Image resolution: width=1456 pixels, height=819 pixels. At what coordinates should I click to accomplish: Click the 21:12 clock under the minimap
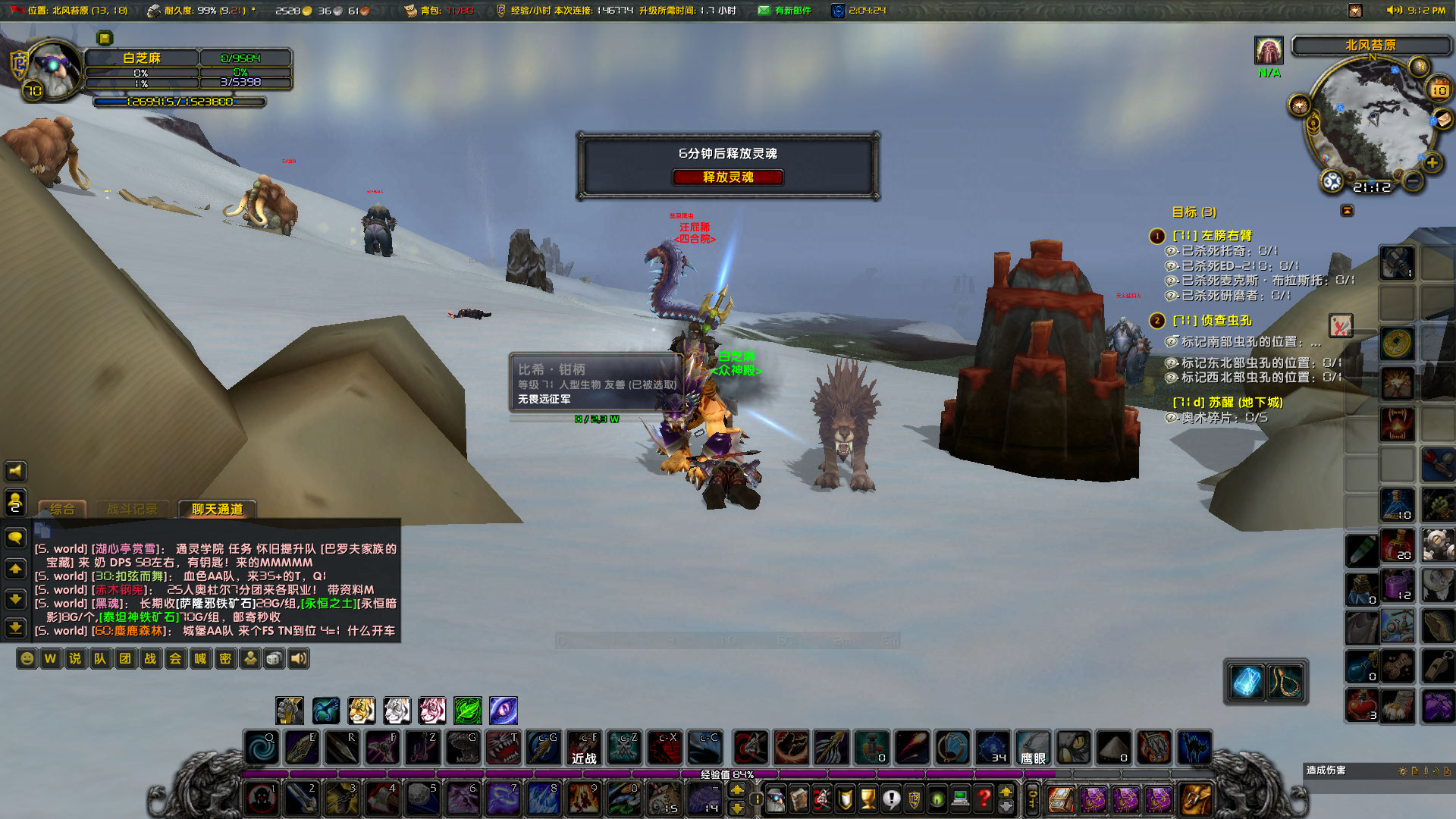(1373, 187)
